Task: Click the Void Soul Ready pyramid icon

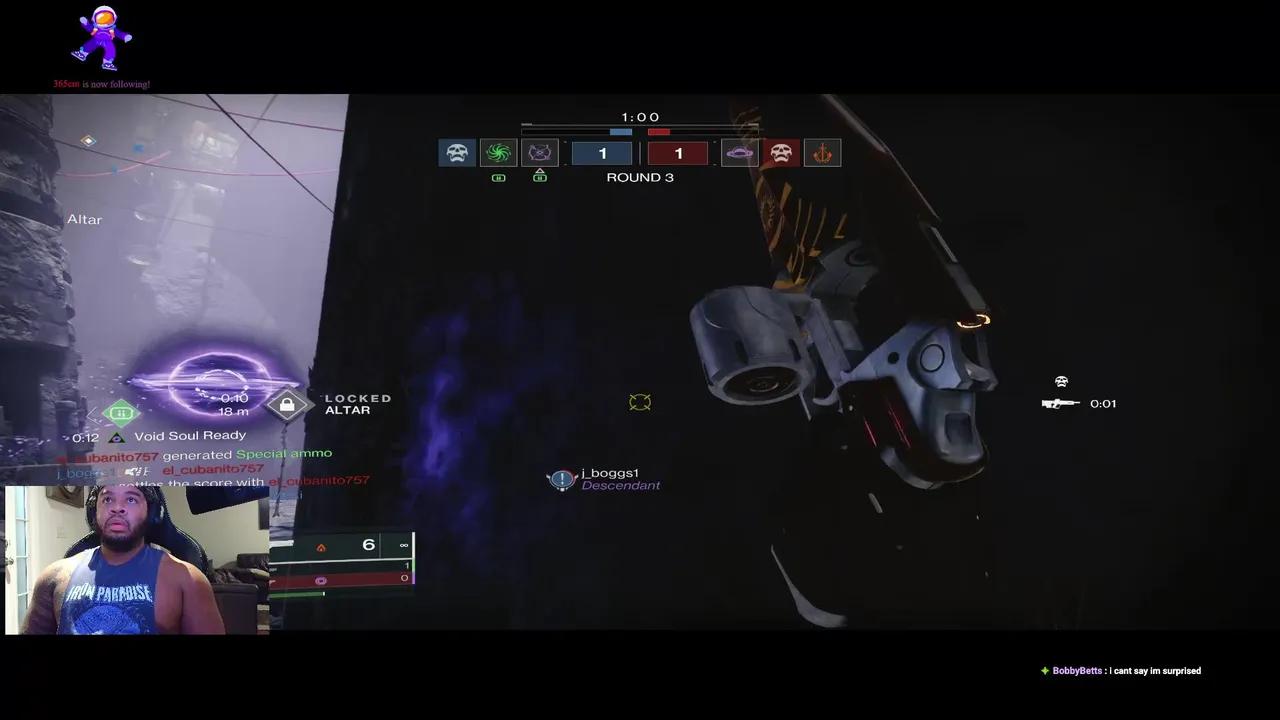Action: [x=119, y=435]
